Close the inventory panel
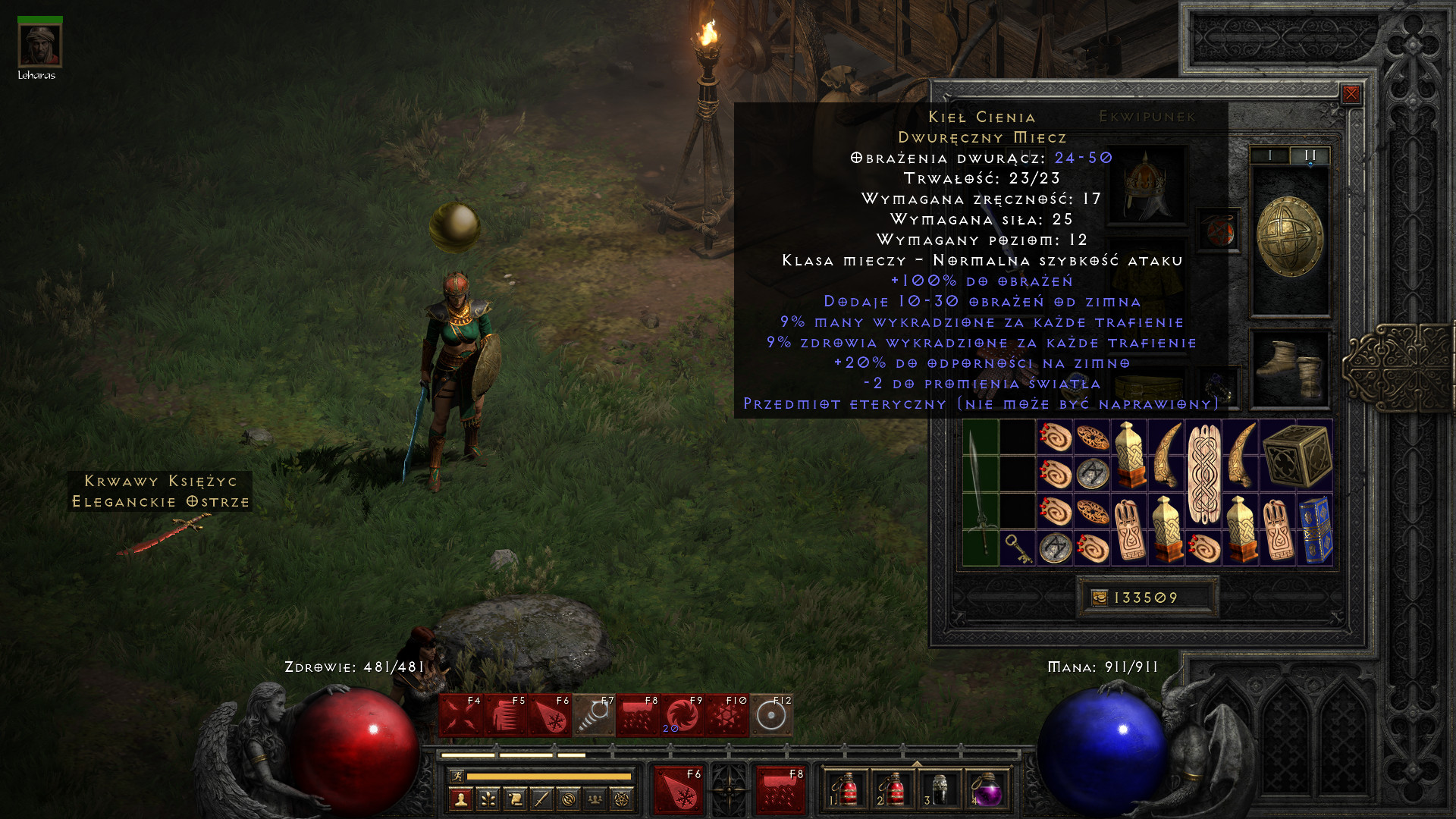Viewport: 1456px width, 819px height. pos(1351,94)
